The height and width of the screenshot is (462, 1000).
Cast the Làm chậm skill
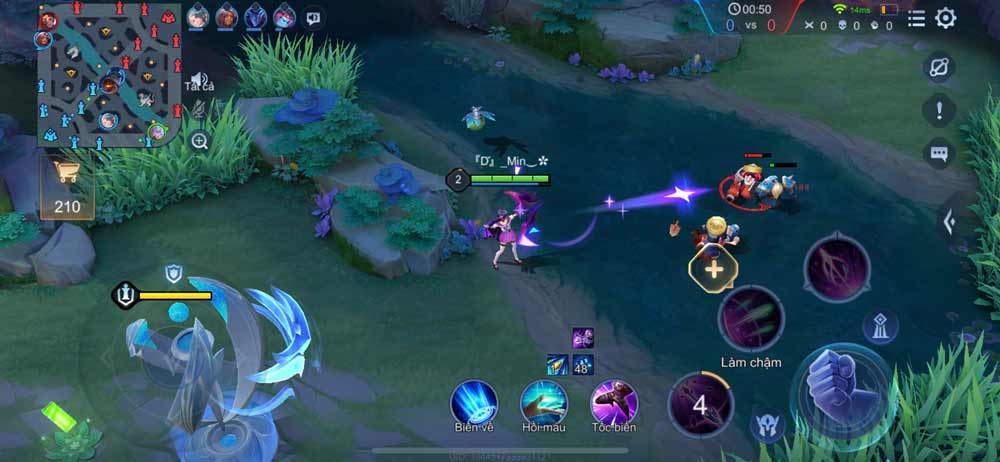click(x=751, y=319)
